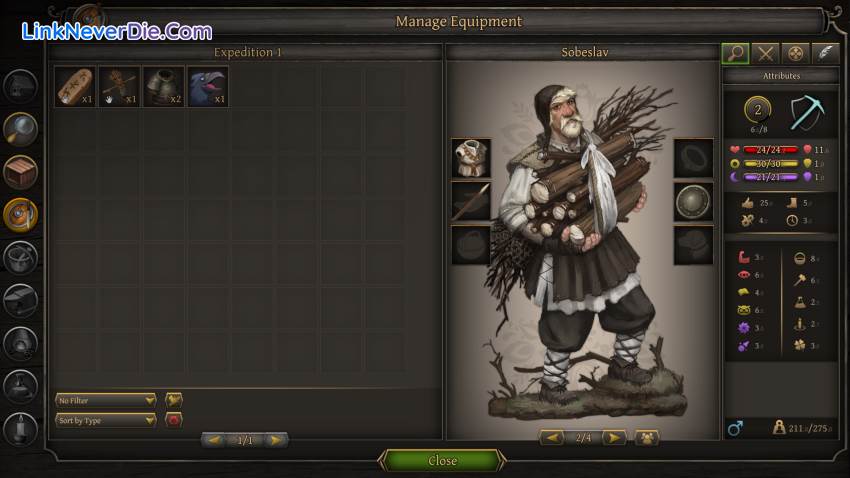Select the straw doll item
This screenshot has width=850, height=478.
click(x=119, y=87)
